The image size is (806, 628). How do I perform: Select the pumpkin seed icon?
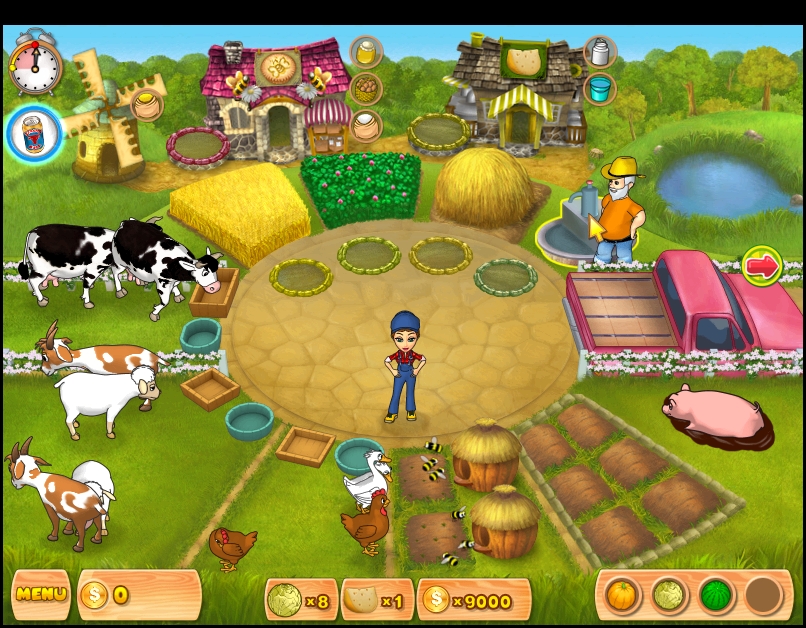(x=622, y=596)
